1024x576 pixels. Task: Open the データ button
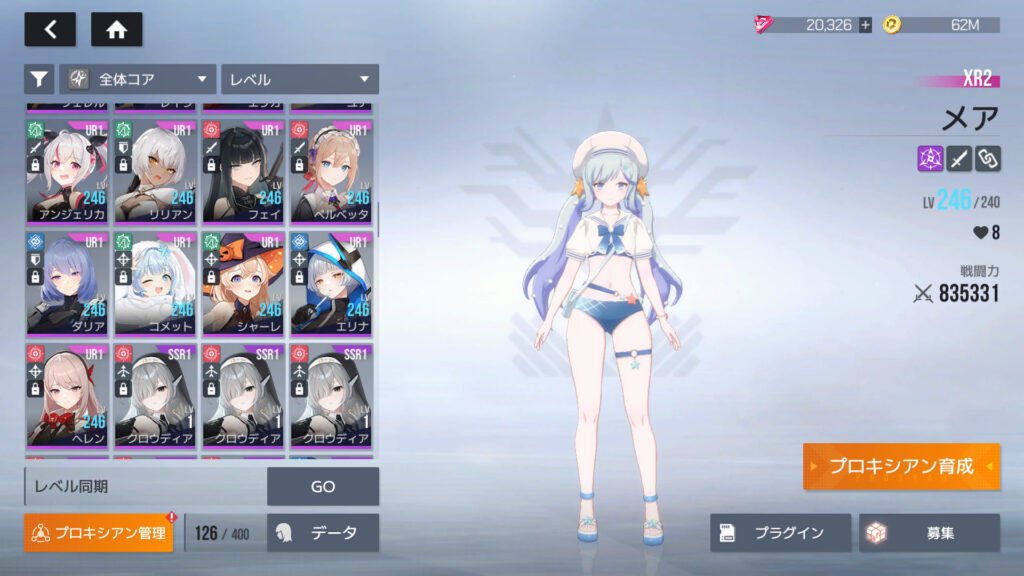click(323, 533)
